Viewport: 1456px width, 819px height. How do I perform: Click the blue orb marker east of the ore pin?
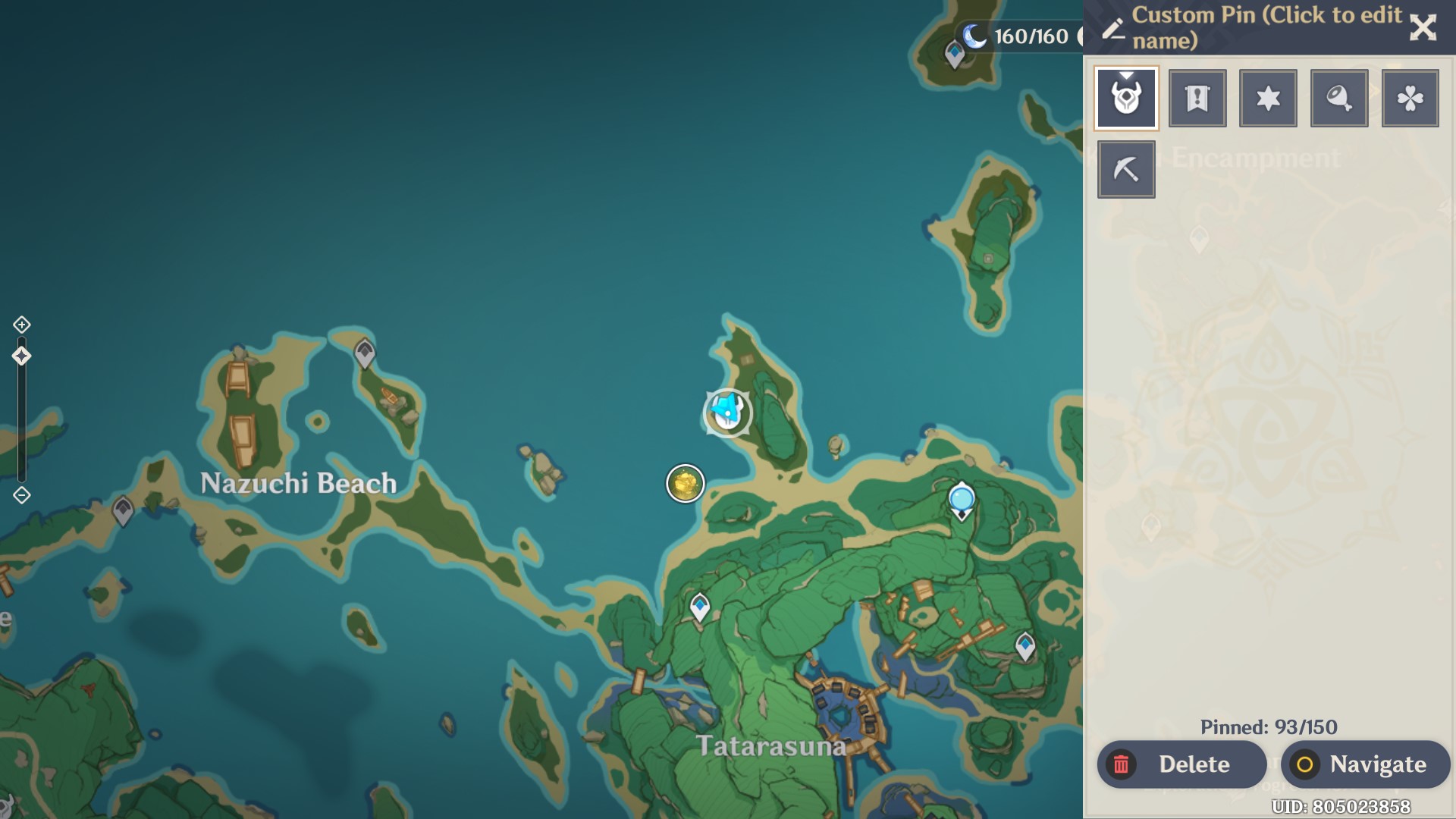962,499
